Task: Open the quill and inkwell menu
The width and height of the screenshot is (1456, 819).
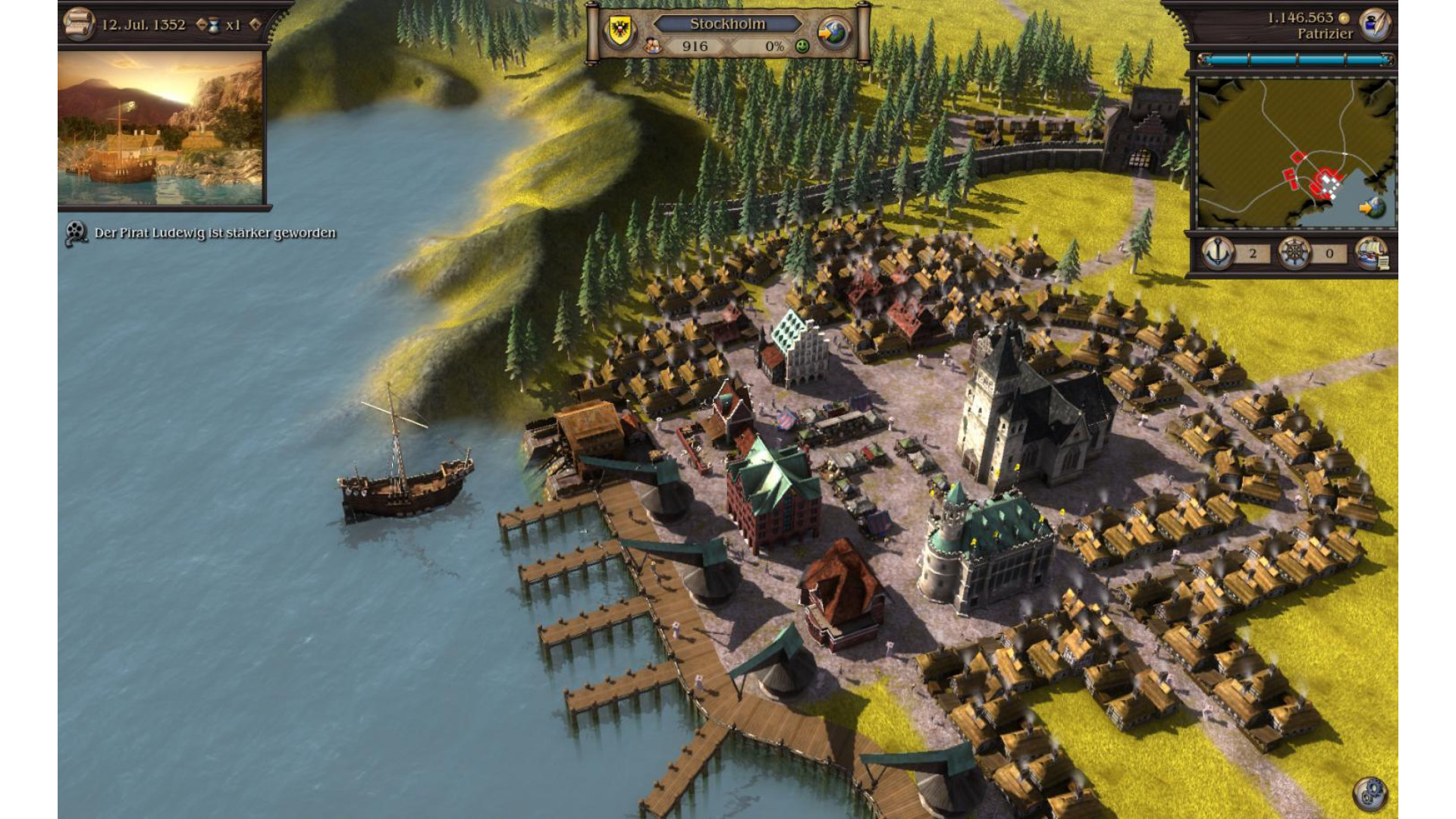Action: point(1373,25)
